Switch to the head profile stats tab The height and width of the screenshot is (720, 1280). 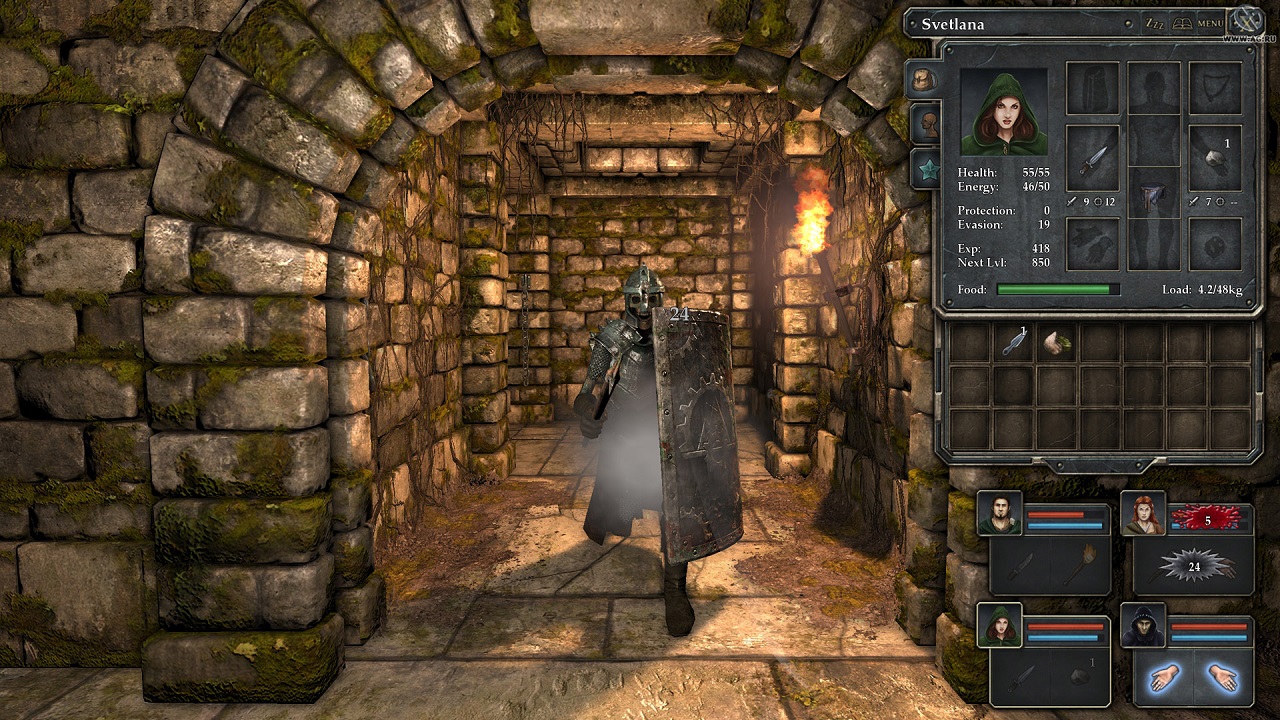point(927,123)
